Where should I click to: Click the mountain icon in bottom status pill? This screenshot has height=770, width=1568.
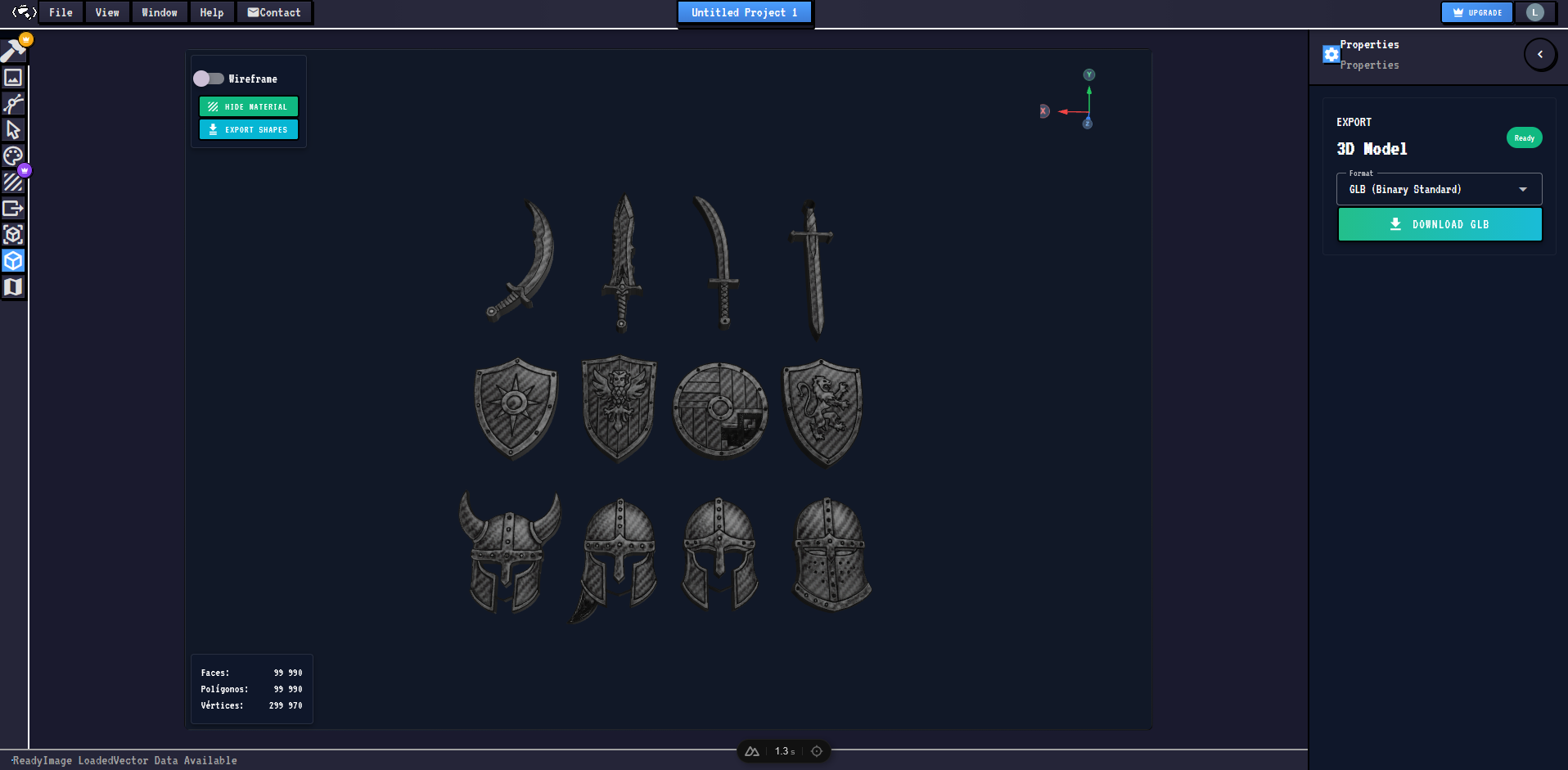pyautogui.click(x=750, y=750)
